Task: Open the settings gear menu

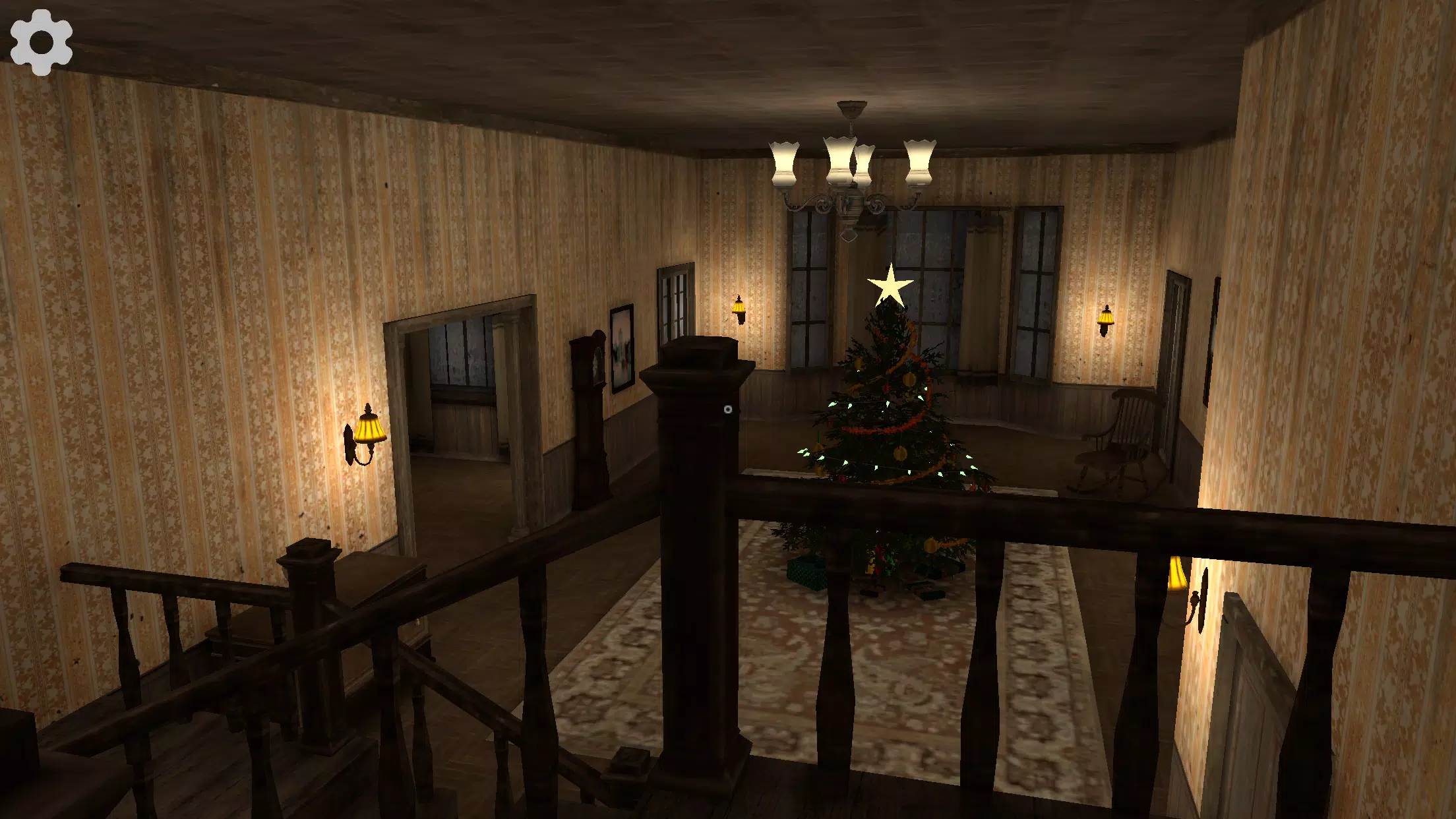Action: click(x=41, y=41)
